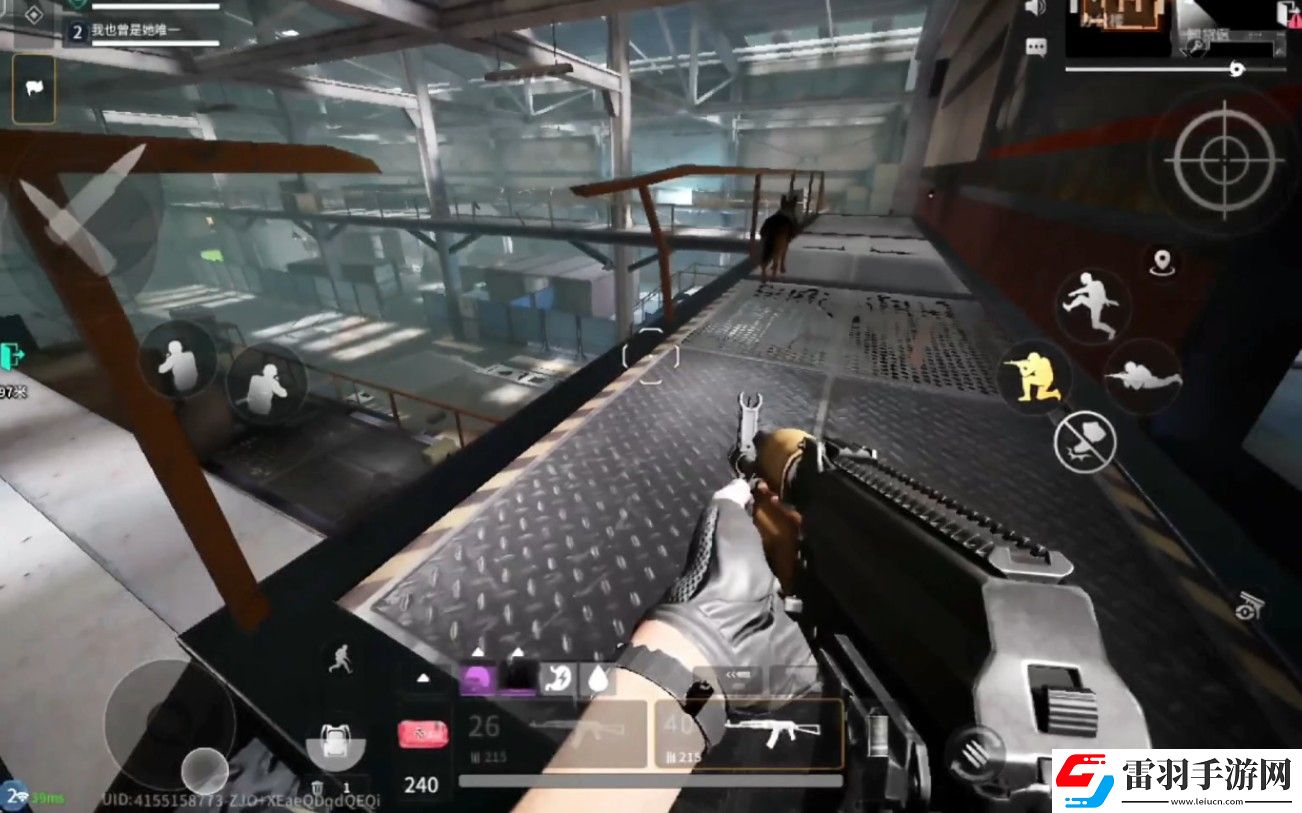Select the purple helmet status icon

coord(477,679)
